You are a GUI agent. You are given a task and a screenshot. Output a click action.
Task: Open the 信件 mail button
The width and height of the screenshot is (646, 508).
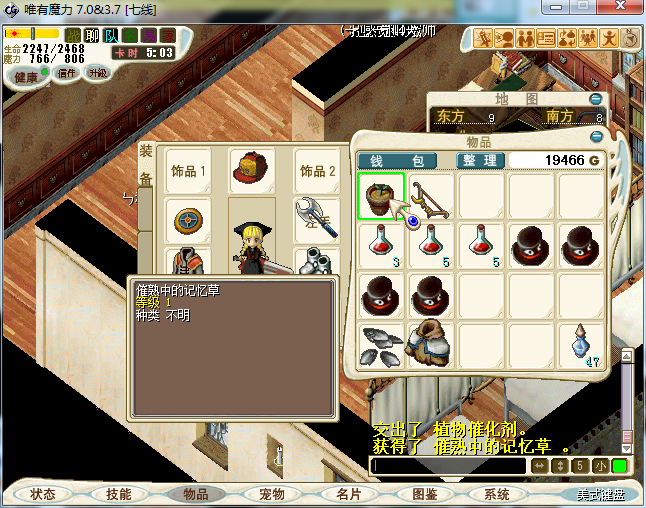(x=67, y=73)
